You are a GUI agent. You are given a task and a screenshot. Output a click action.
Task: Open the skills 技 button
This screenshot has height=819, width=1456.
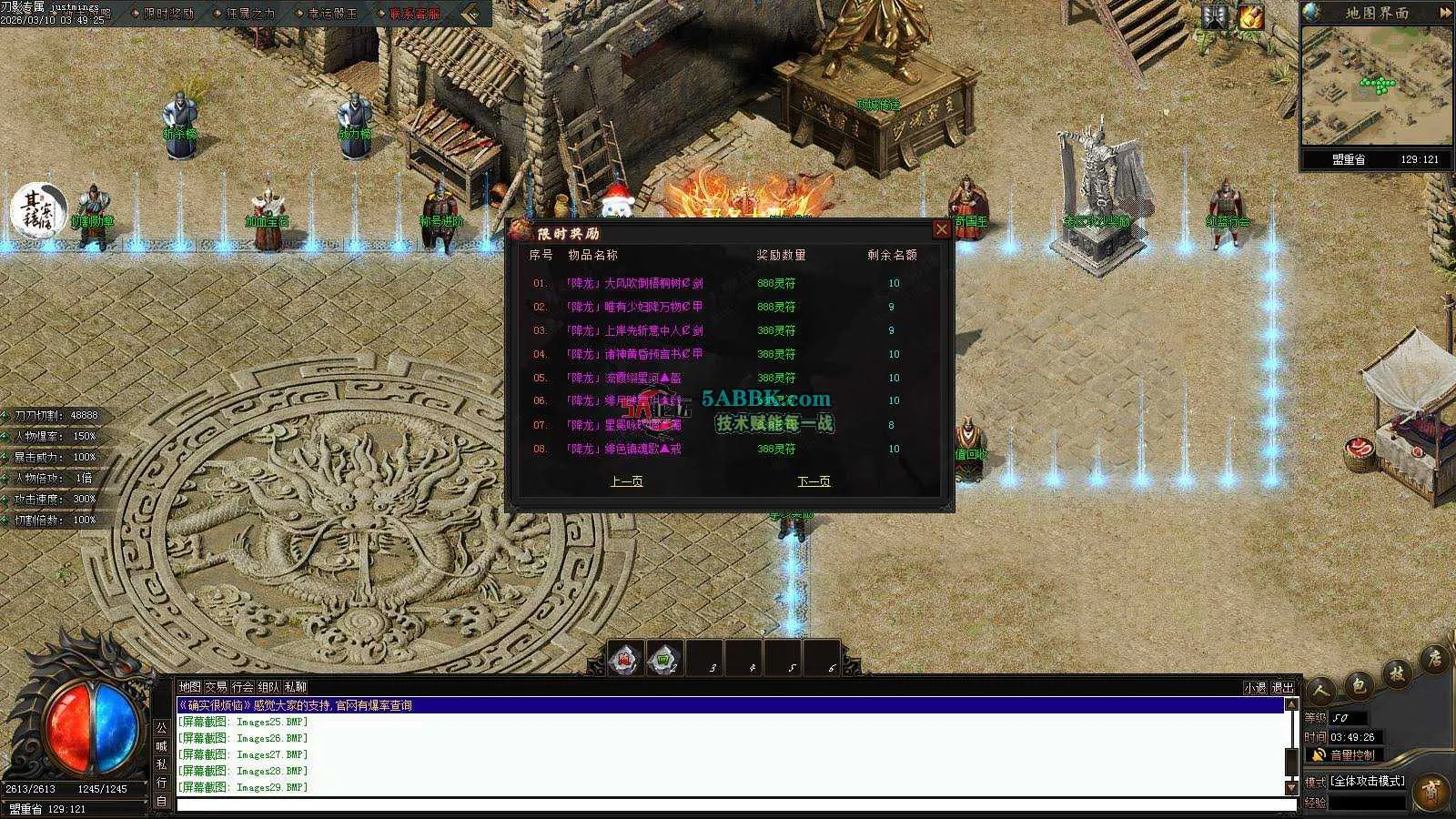coord(1398,673)
